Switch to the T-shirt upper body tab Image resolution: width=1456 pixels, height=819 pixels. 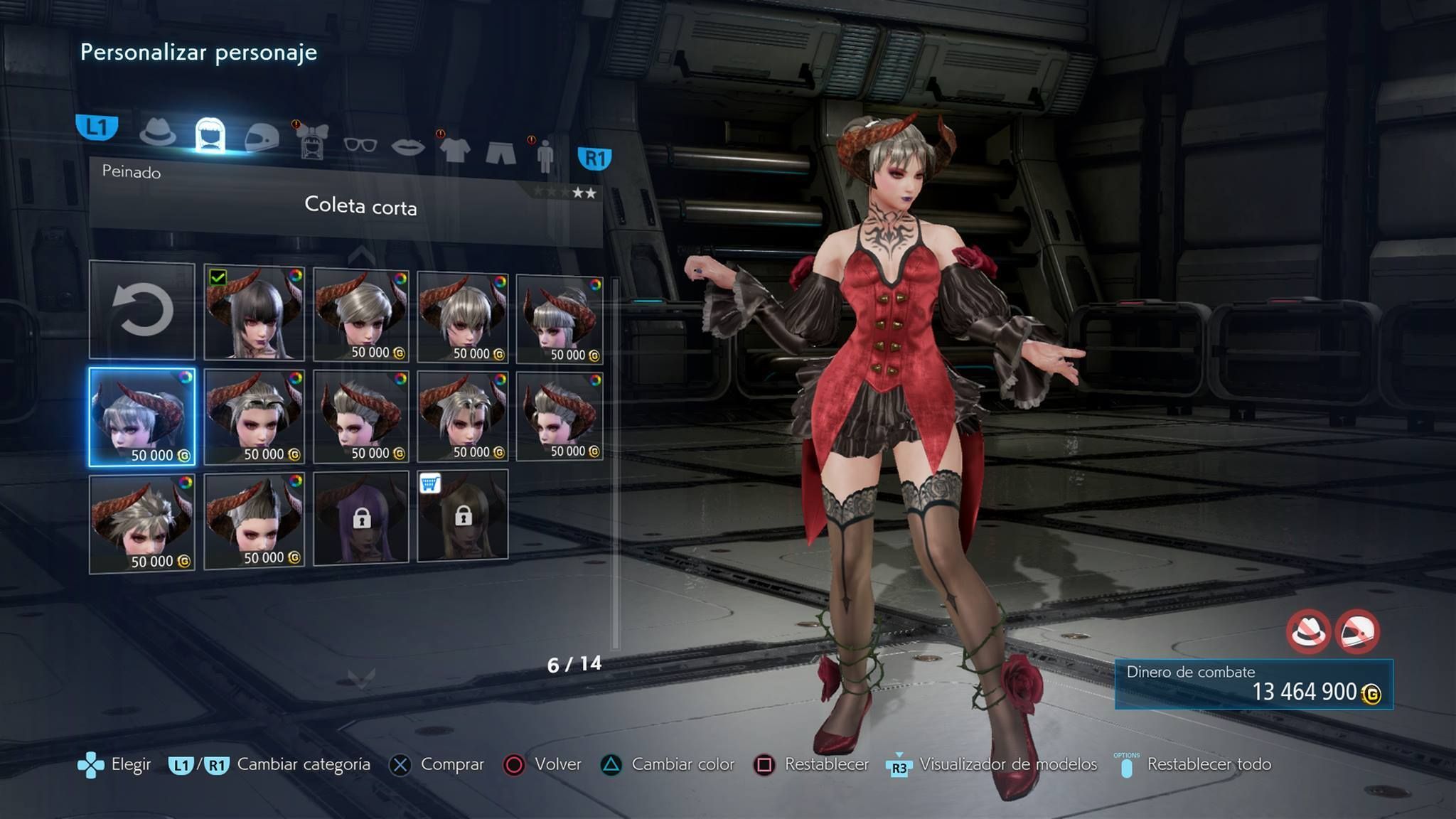(455, 149)
